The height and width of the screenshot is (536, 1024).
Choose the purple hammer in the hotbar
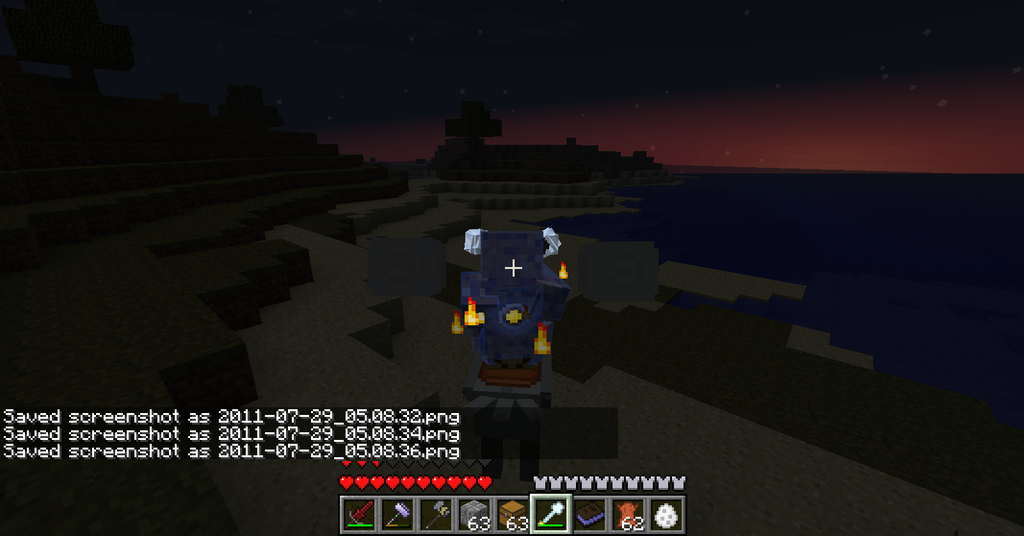(x=397, y=514)
